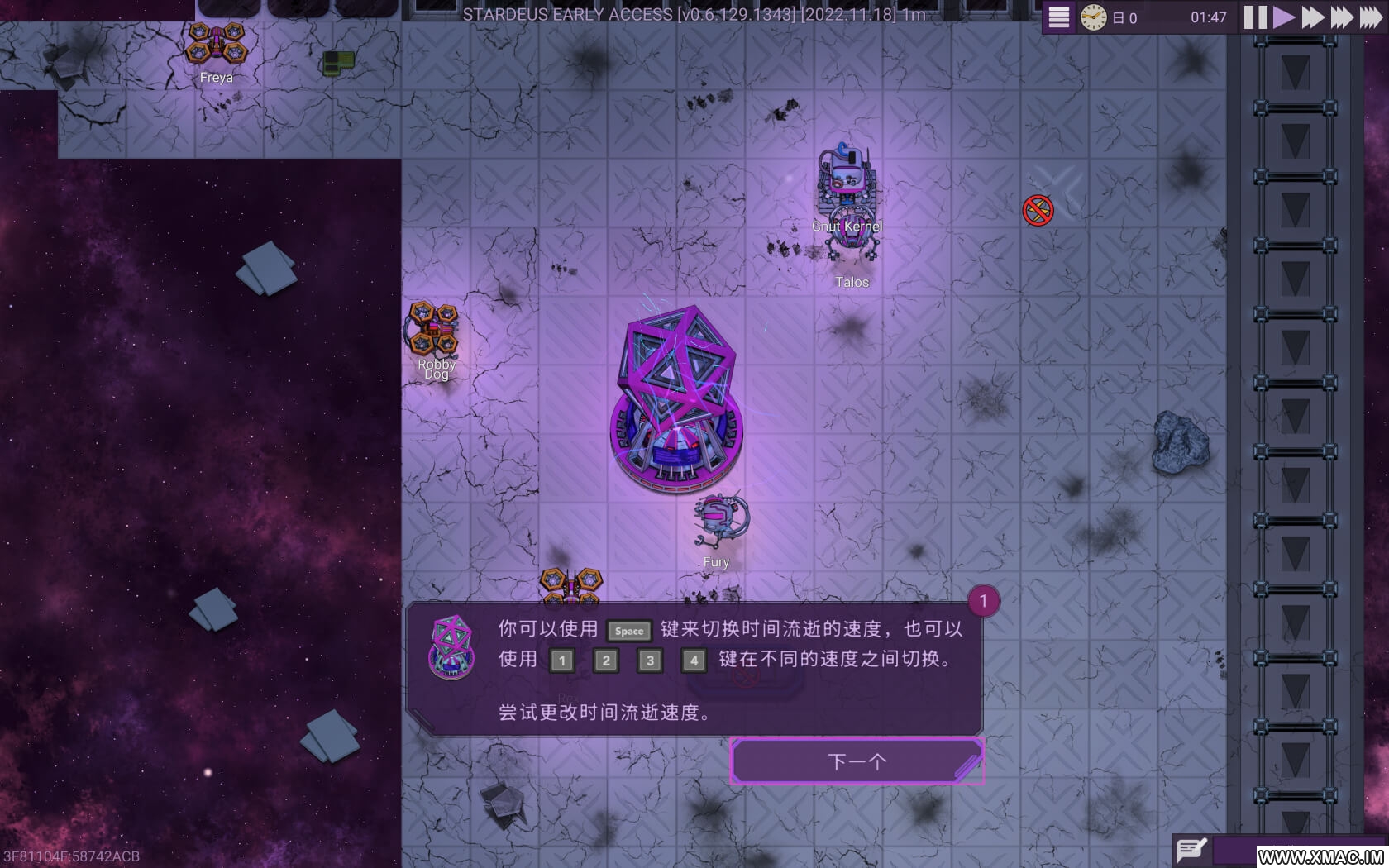Pause the game time
This screenshot has width=1389, height=868.
click(x=1255, y=17)
